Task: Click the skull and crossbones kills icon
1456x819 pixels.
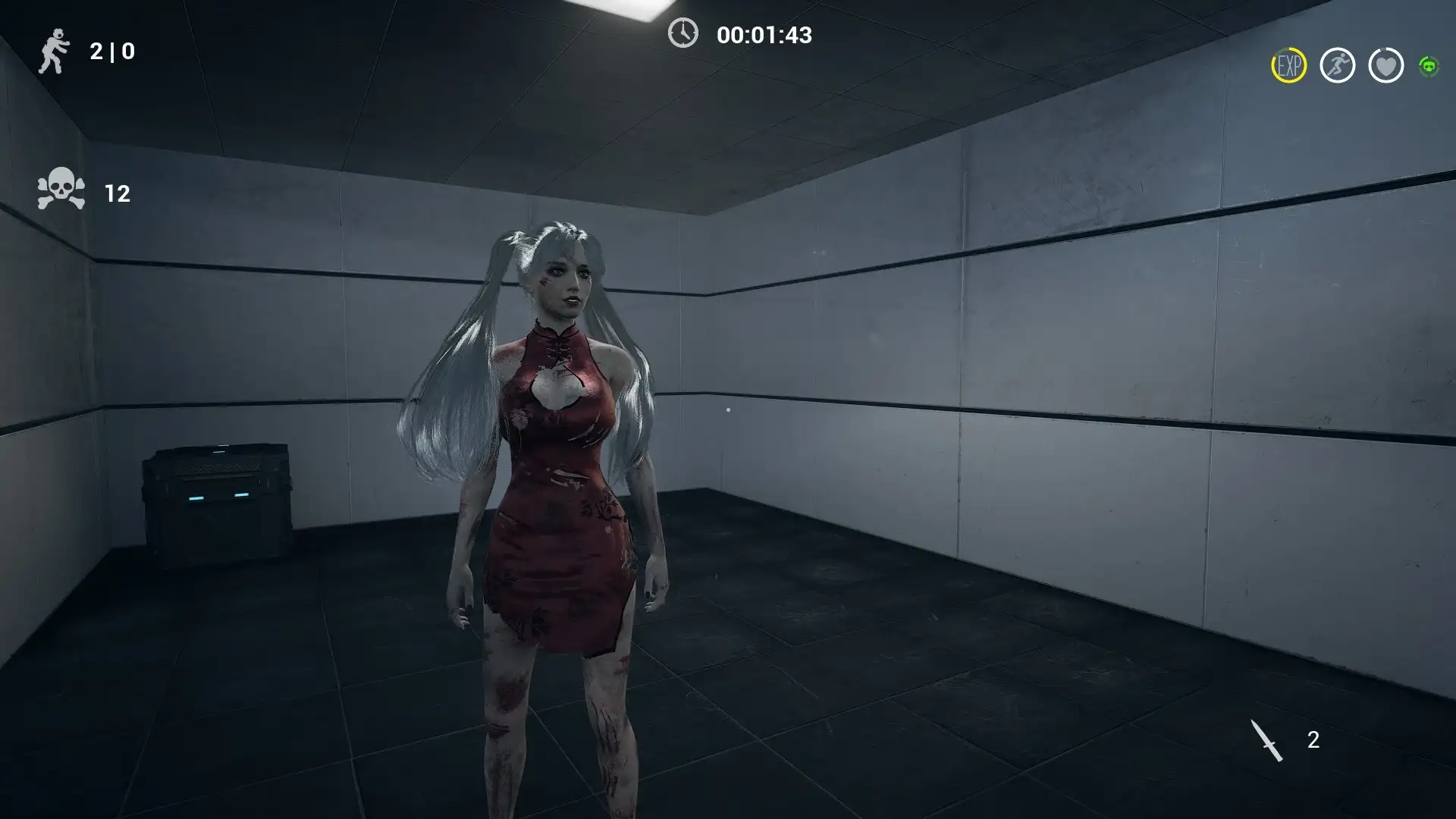Action: click(x=61, y=190)
